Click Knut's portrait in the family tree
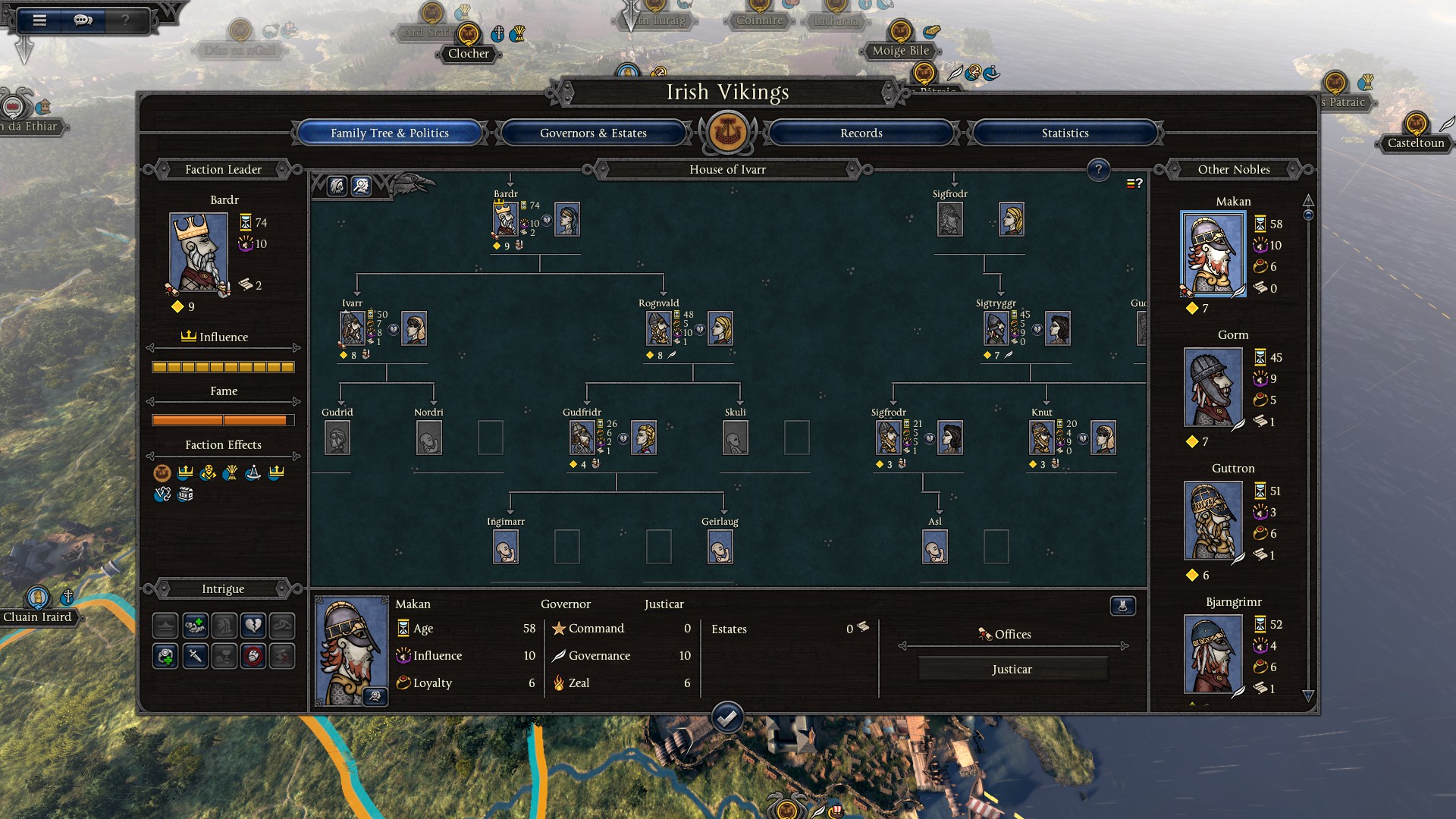This screenshot has height=819, width=1456. pos(1041,438)
